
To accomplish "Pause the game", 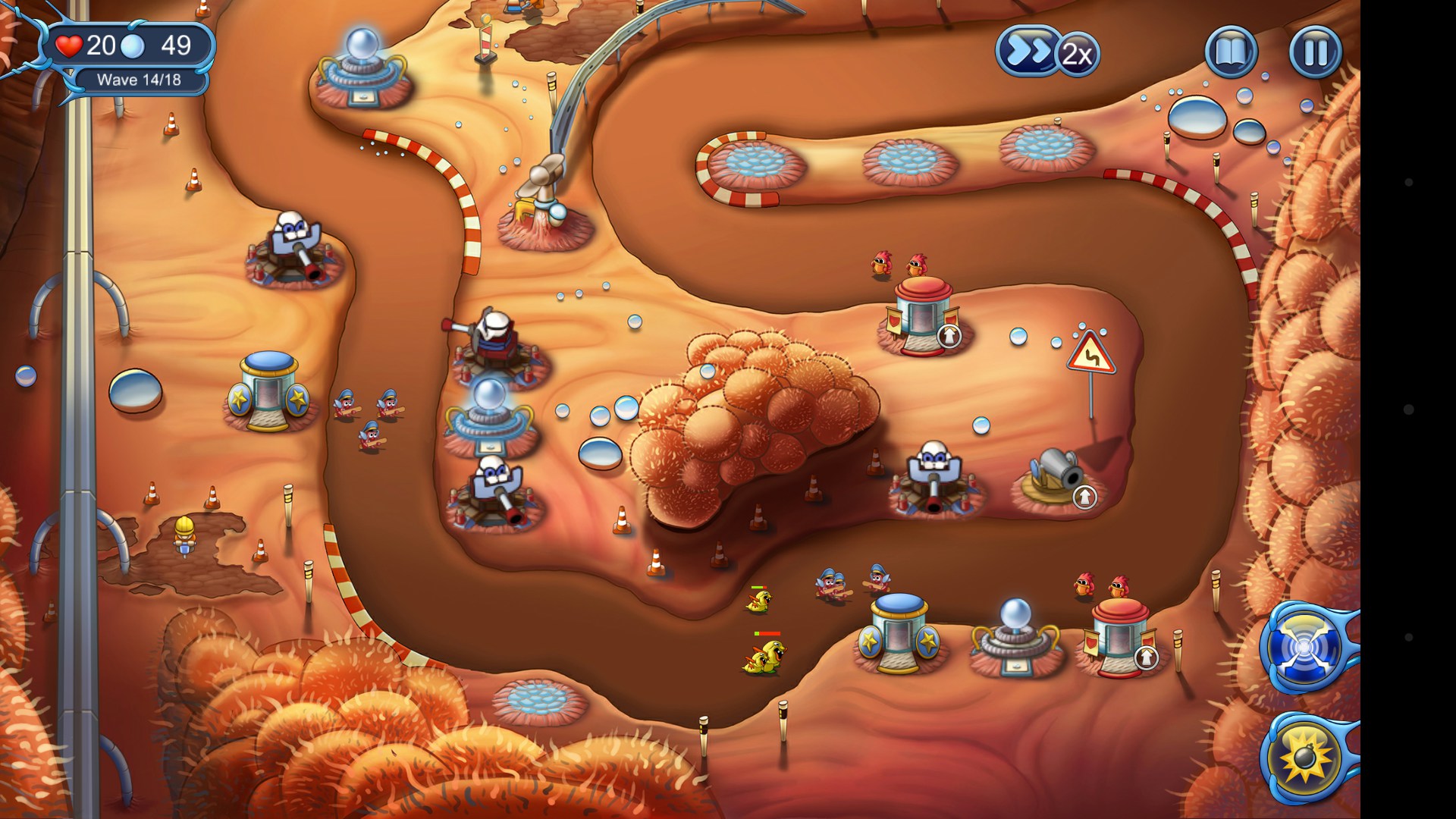I will [x=1315, y=52].
